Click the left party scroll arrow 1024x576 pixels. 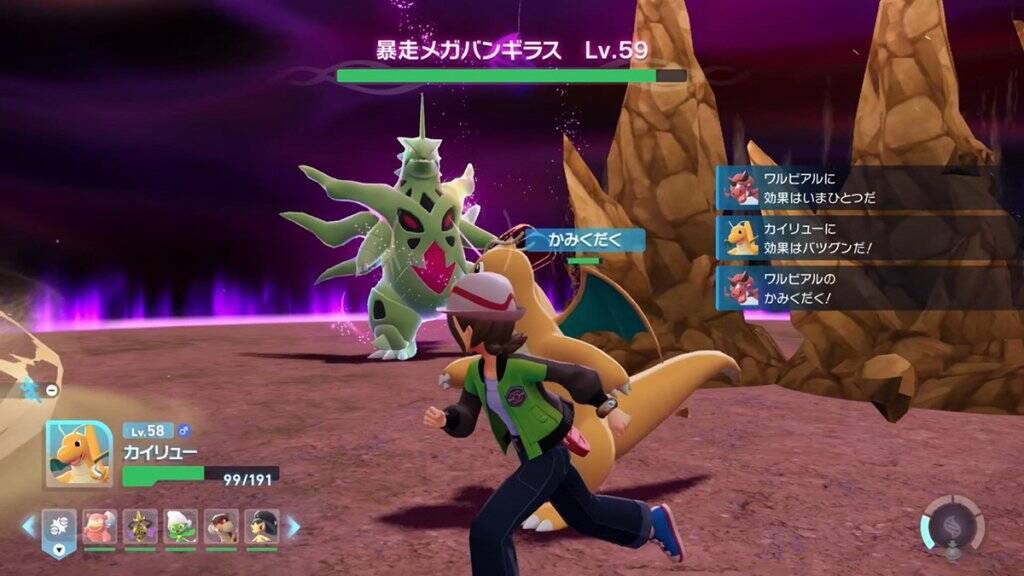[28, 526]
